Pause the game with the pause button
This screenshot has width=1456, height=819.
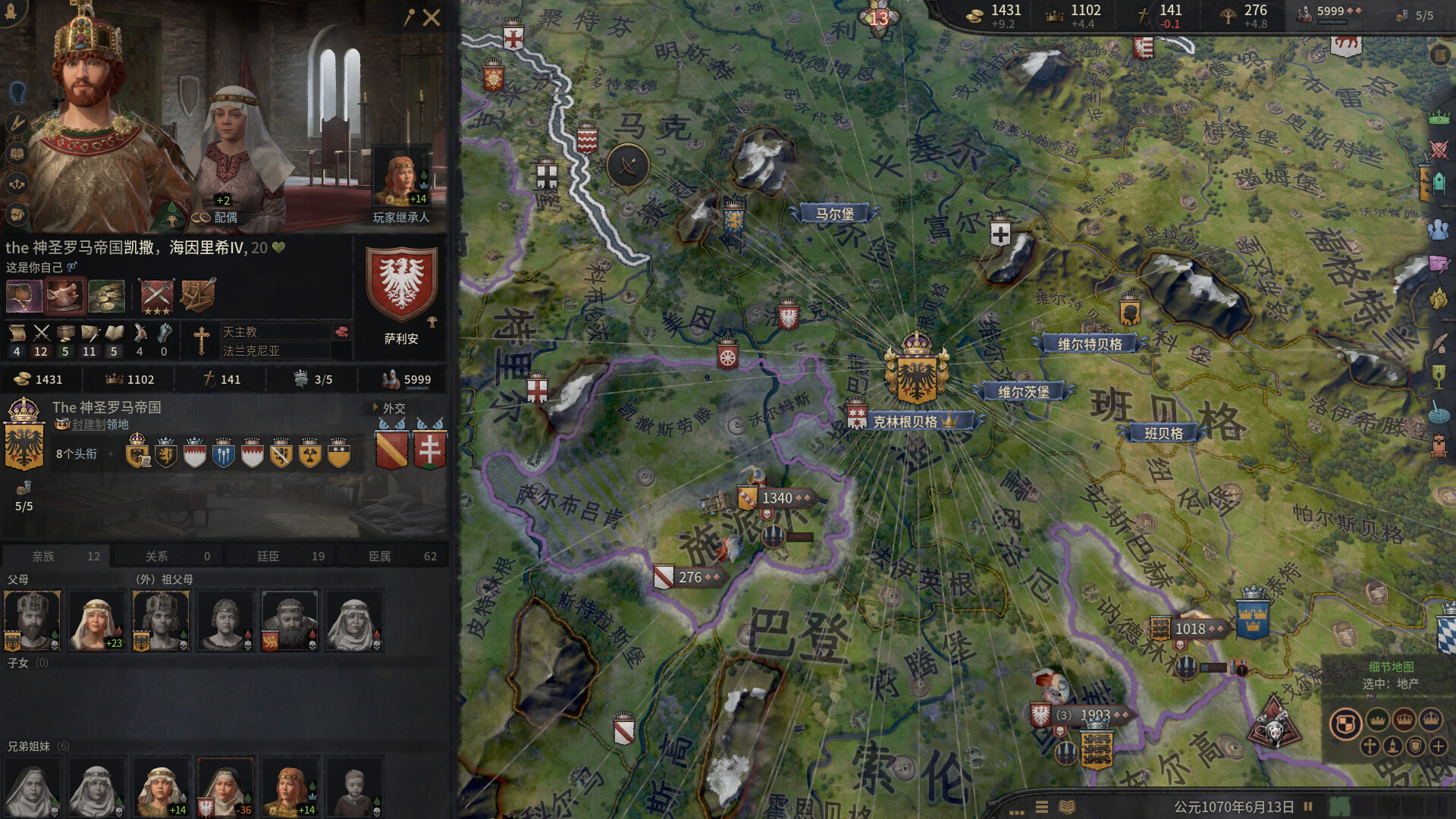tap(1308, 807)
